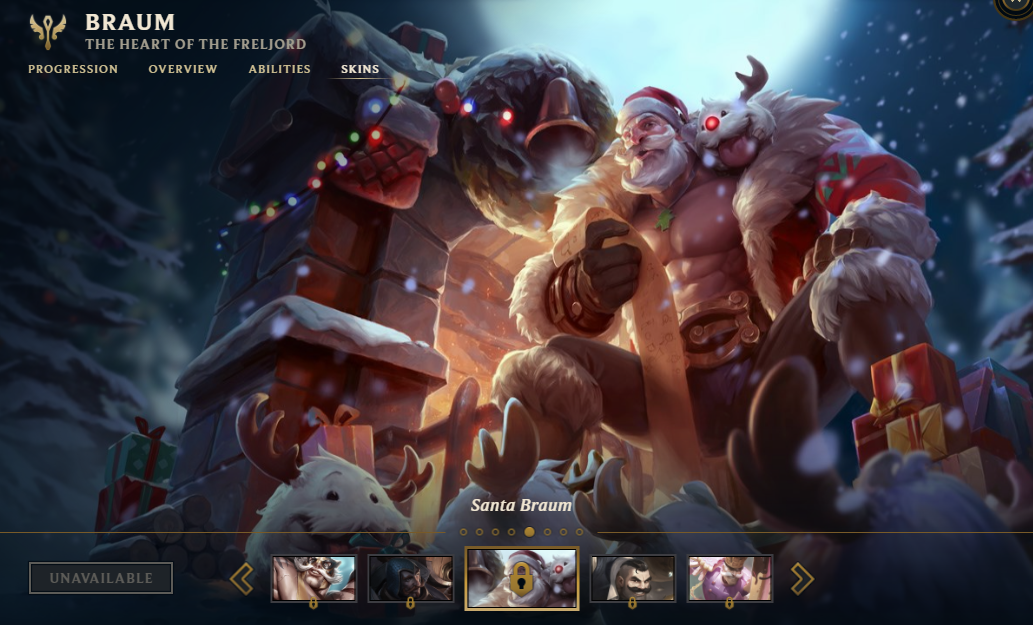Open the Progression tab

(x=73, y=69)
